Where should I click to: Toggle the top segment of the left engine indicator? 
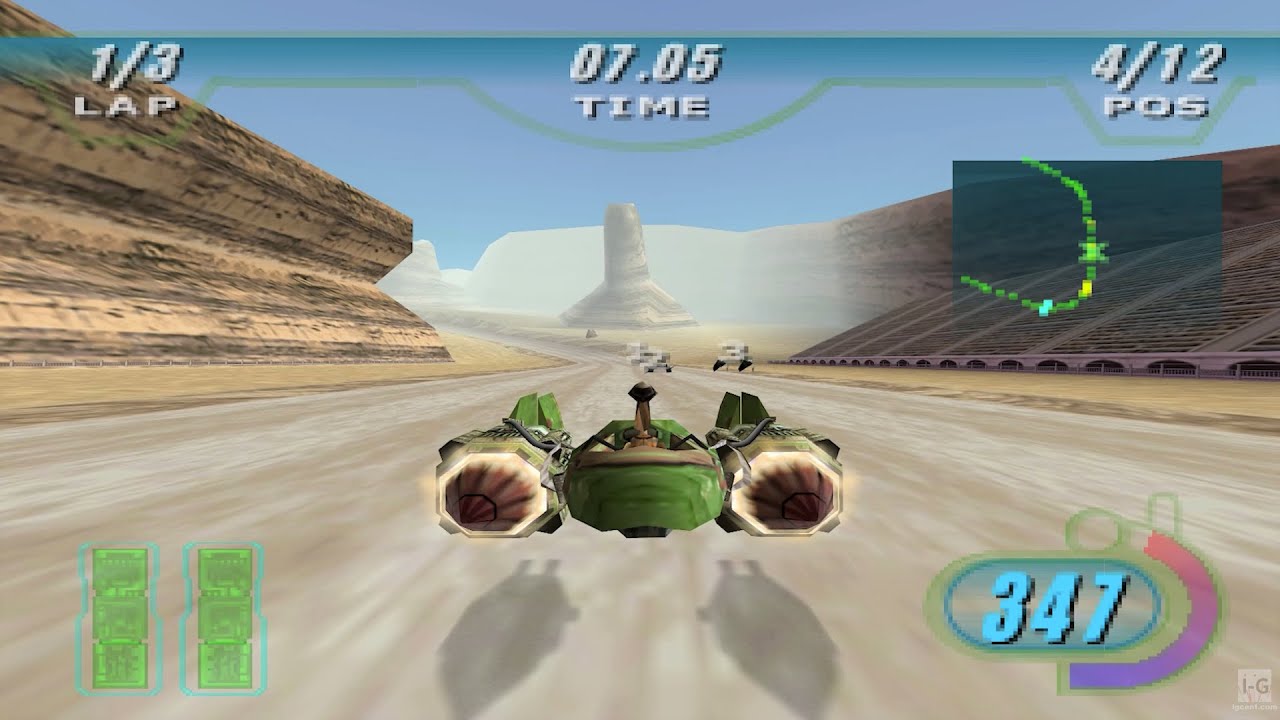click(x=119, y=572)
